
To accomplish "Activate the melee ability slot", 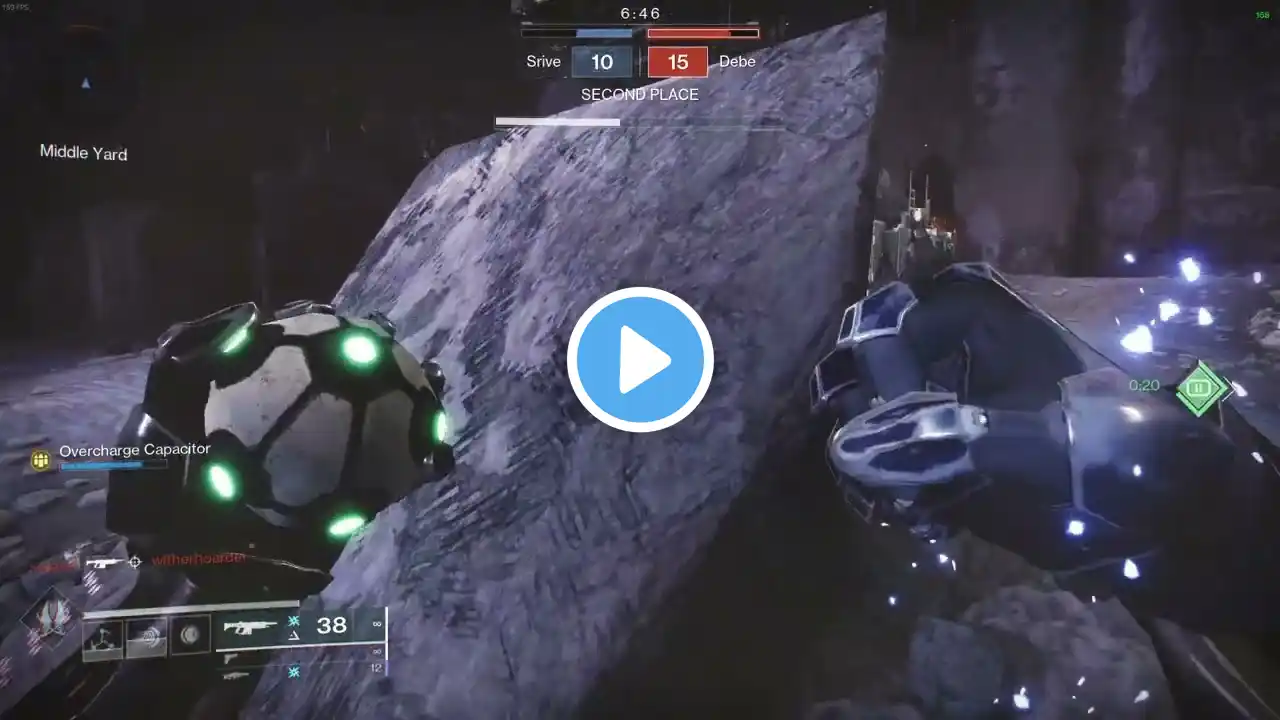I will 146,637.
